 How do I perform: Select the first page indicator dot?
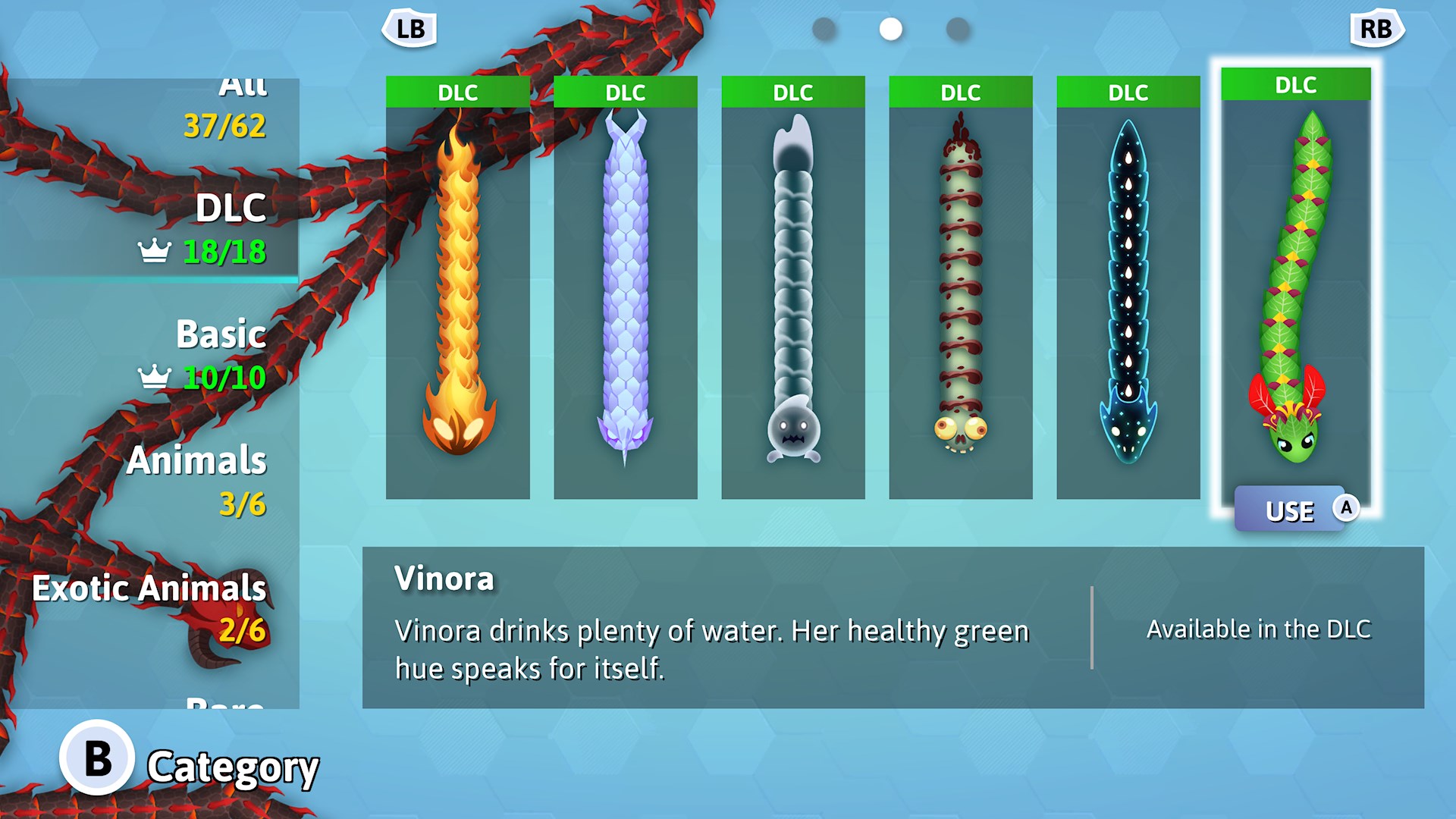click(824, 29)
